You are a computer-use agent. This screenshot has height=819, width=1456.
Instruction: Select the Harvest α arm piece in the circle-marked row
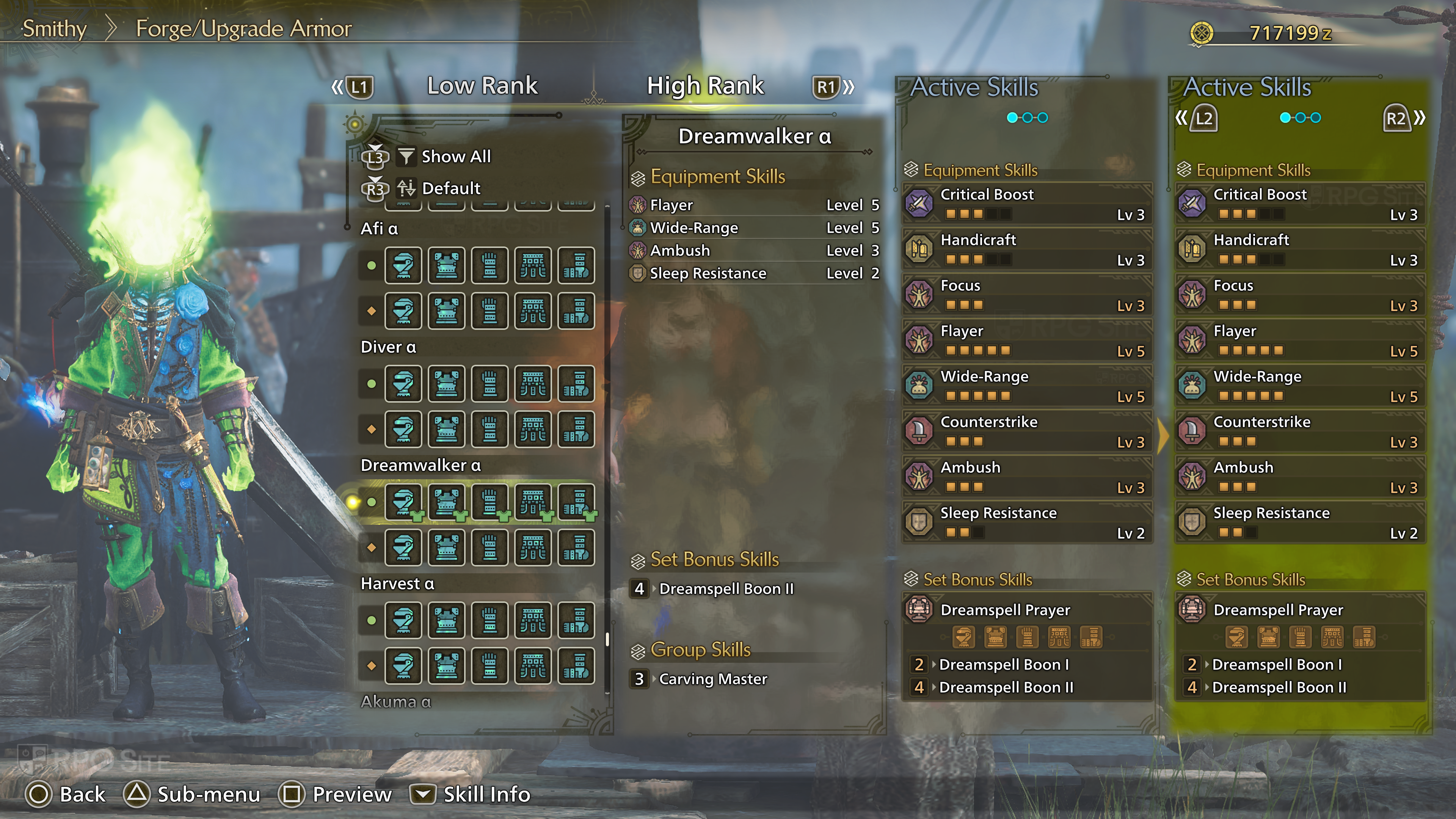pyautogui.click(x=490, y=620)
